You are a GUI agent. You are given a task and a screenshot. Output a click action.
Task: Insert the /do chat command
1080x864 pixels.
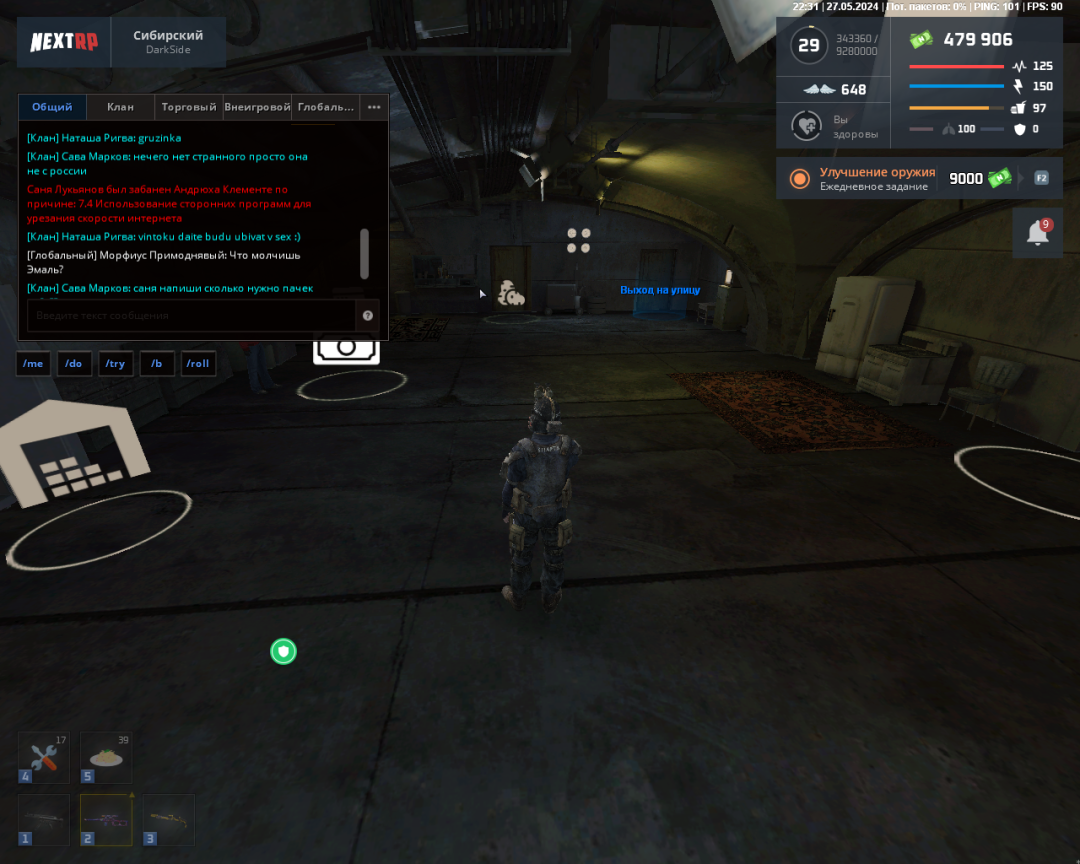tap(74, 363)
